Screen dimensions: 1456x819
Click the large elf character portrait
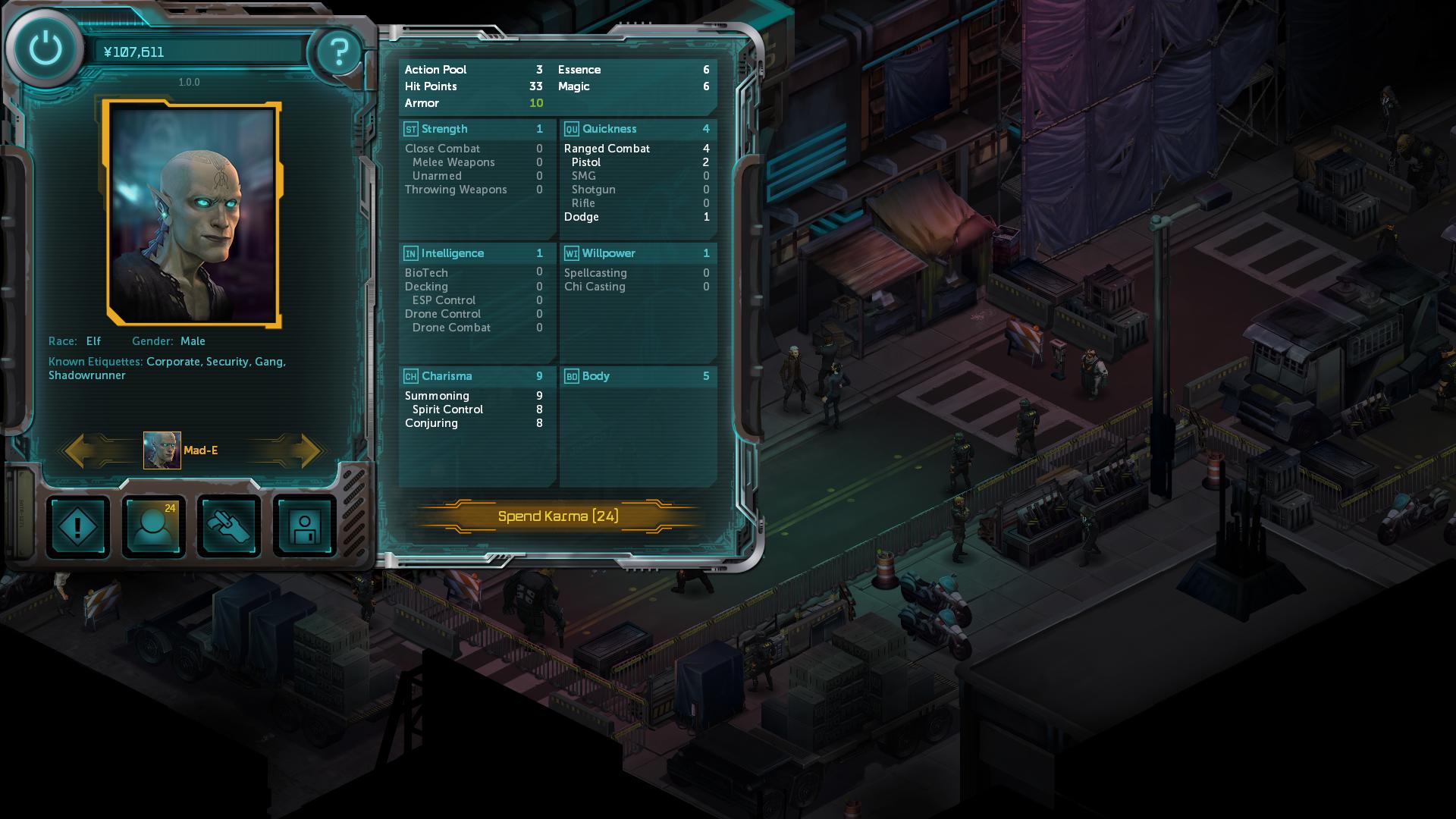click(193, 215)
